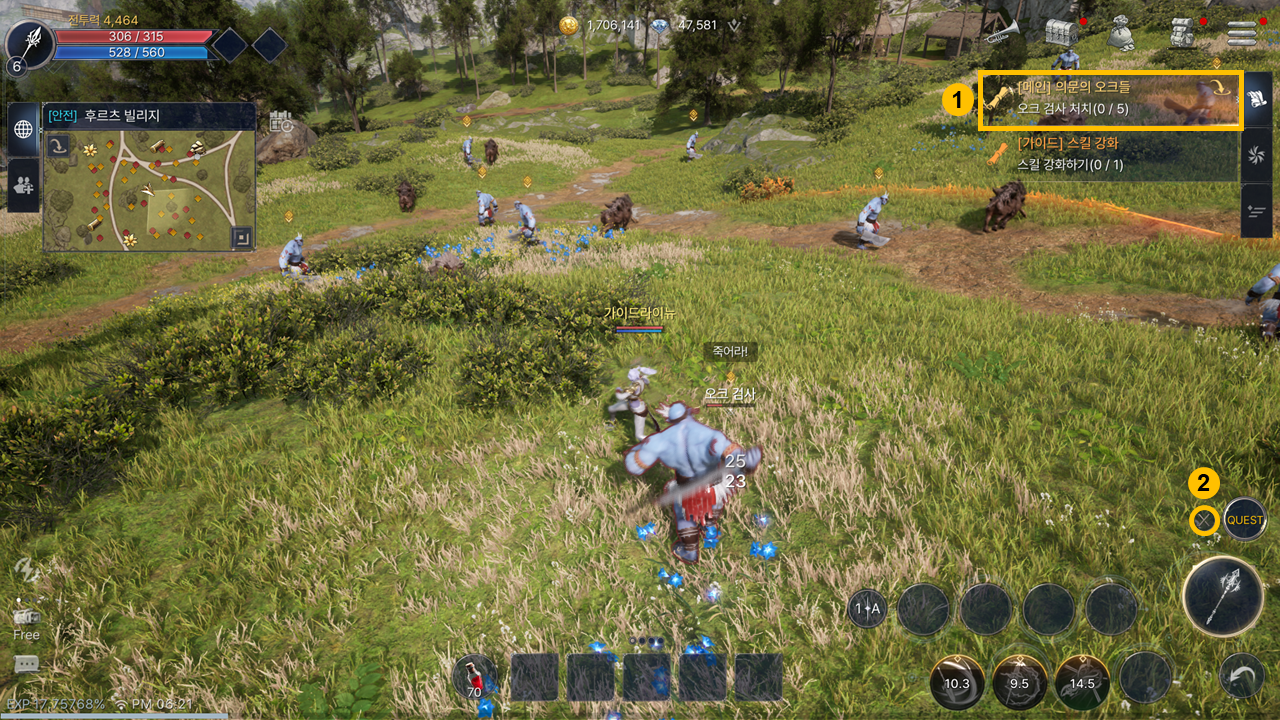Viewport: 1280px width, 720px height.
Task: Open the party invite button
Action: coord(23,185)
